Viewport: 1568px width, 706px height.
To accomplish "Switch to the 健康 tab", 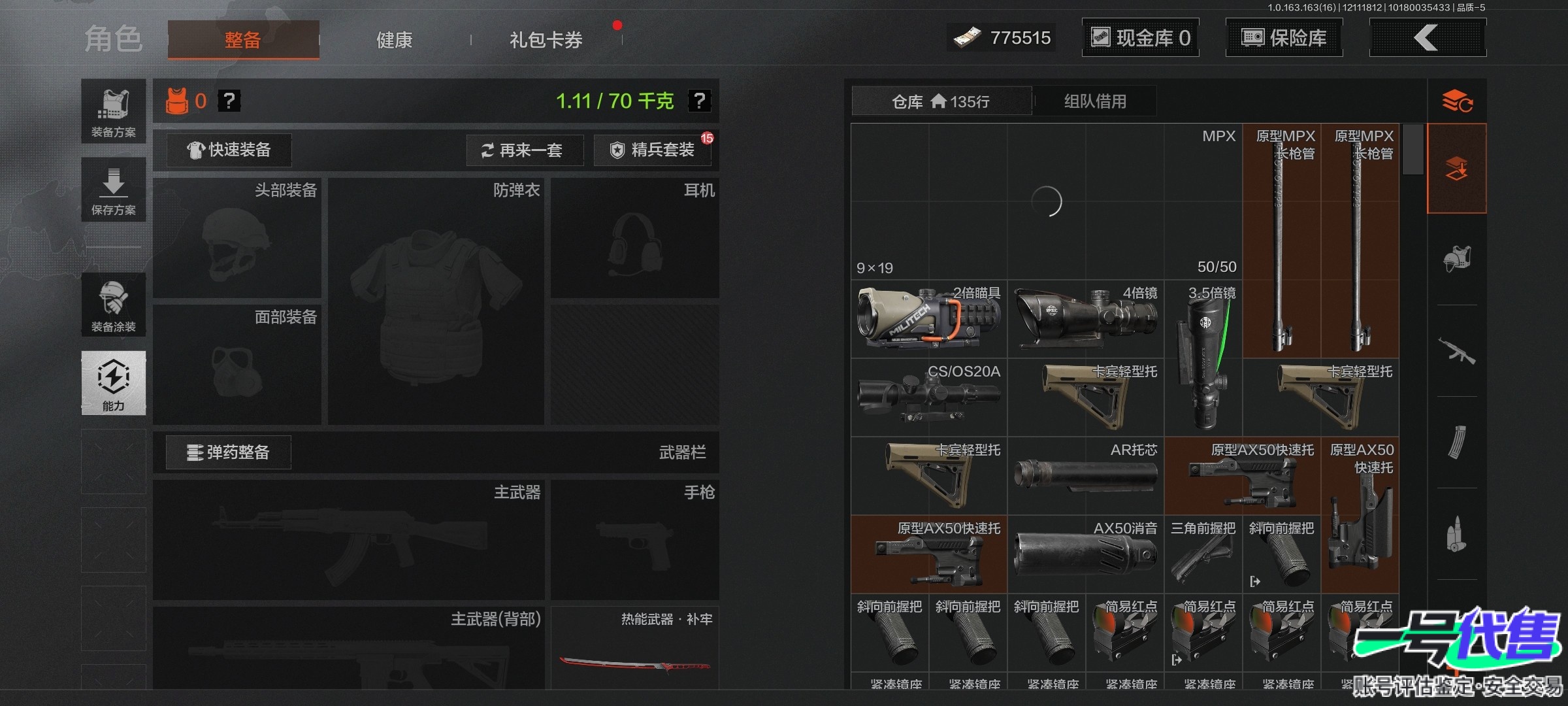I will pos(394,40).
